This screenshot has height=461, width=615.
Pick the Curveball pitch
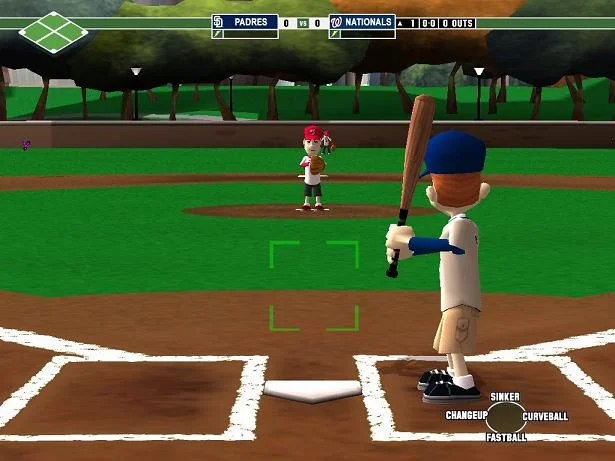coord(545,416)
